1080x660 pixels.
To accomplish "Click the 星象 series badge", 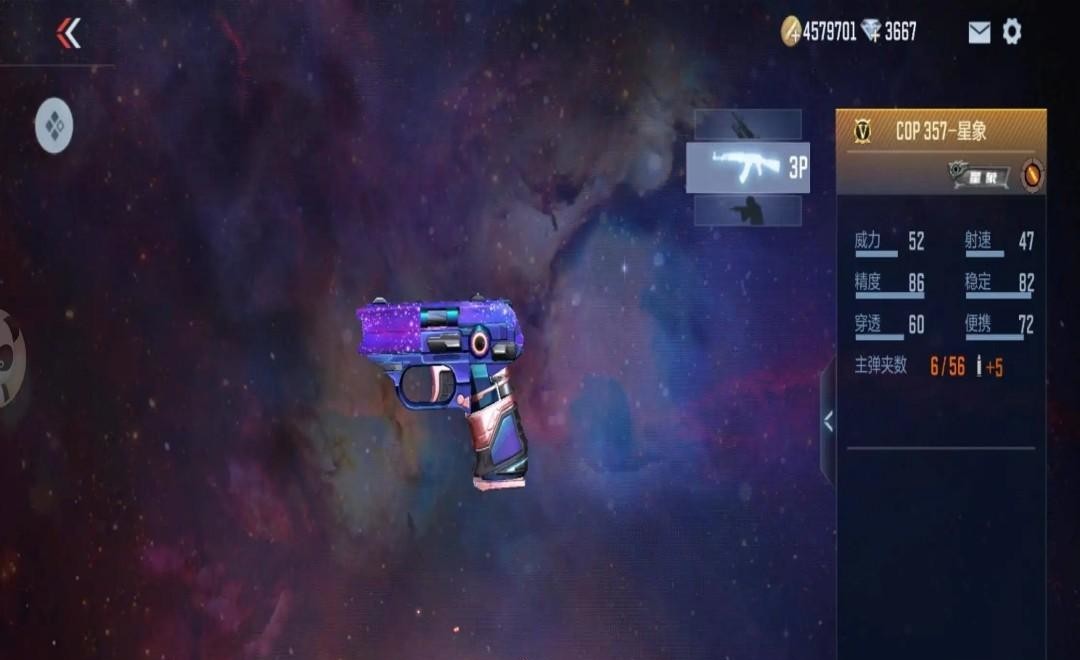I will click(x=978, y=176).
